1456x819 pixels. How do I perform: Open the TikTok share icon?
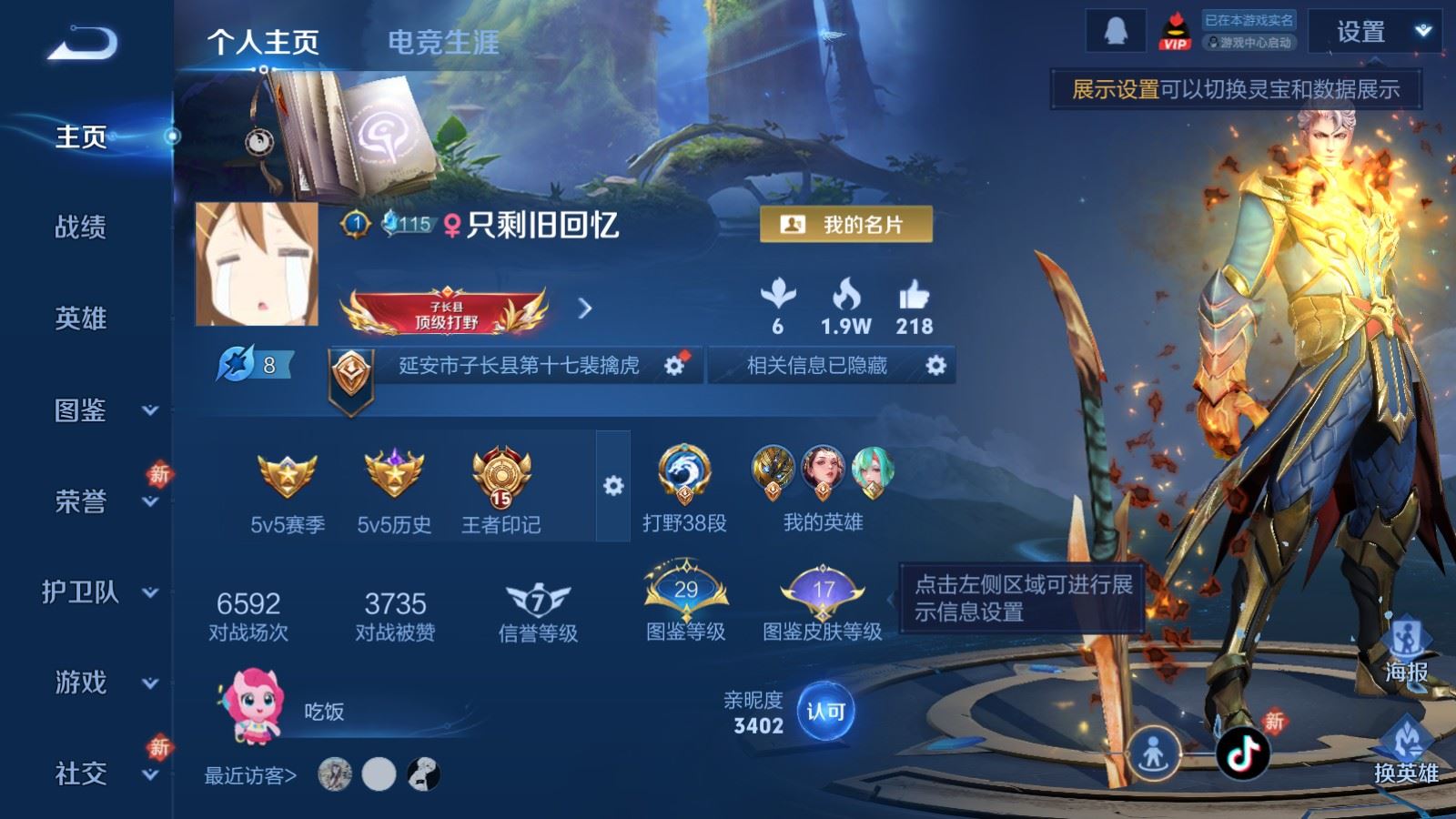[x=1244, y=753]
